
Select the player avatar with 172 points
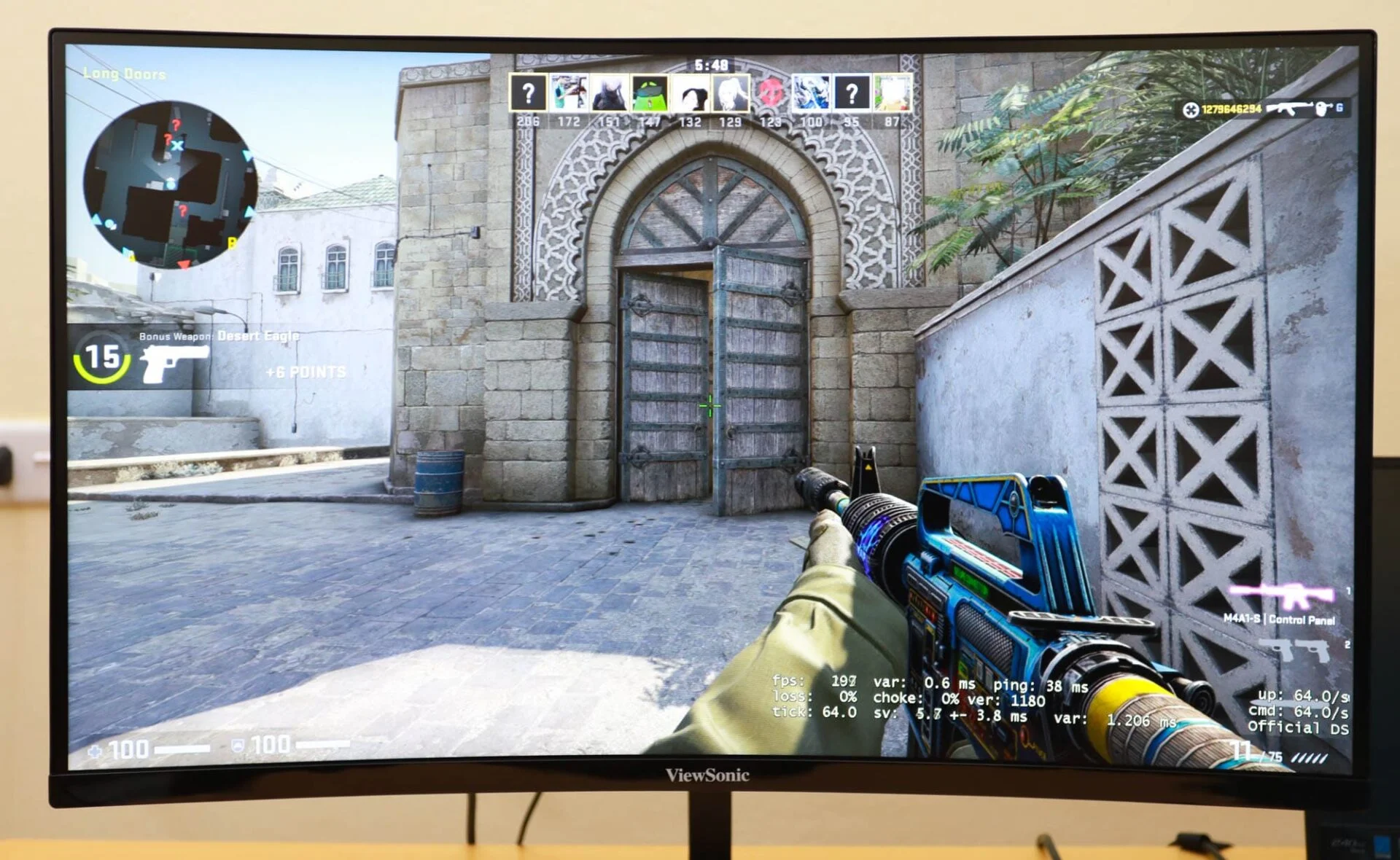569,93
